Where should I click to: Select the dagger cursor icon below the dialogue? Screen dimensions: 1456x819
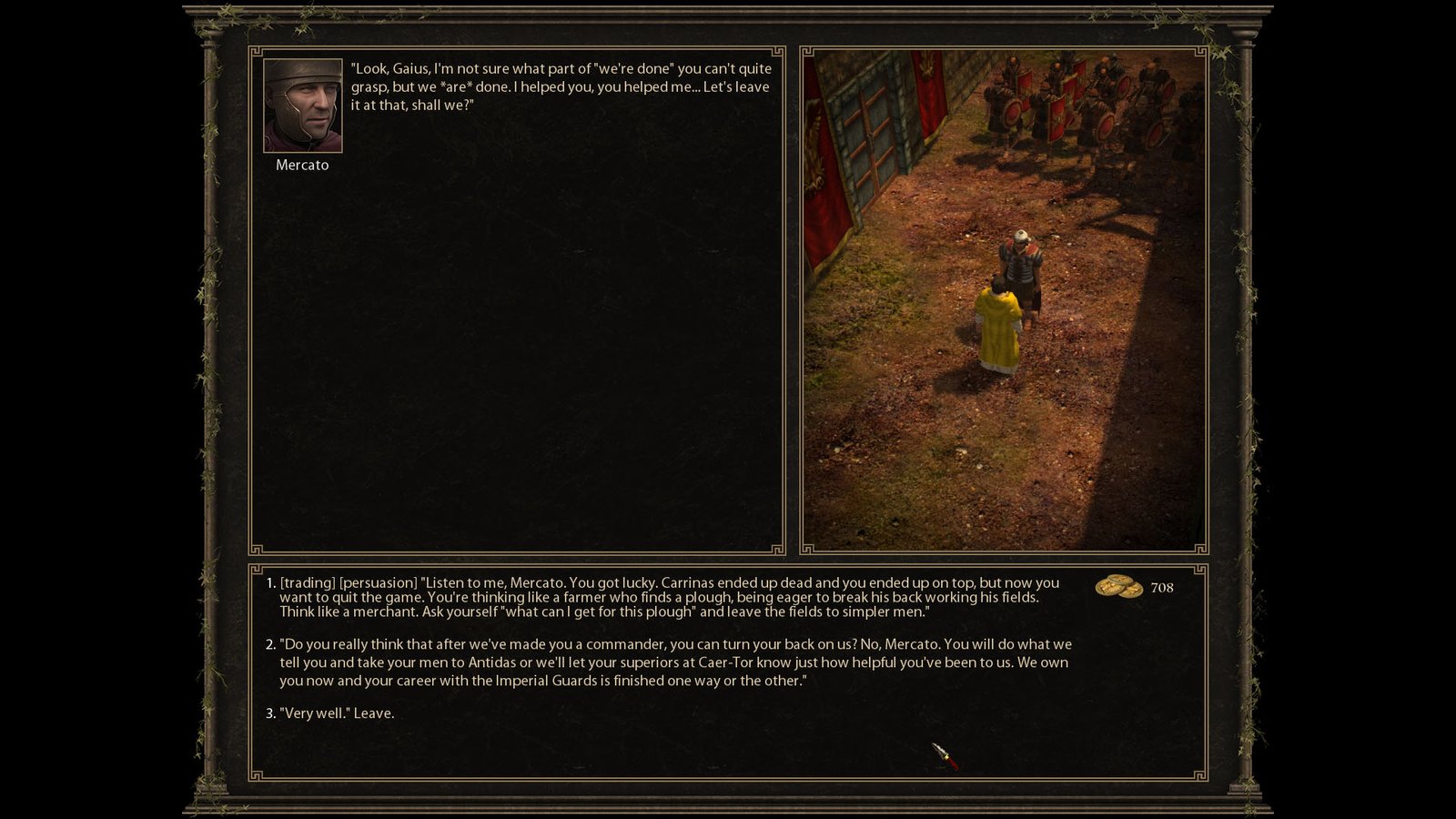coord(946,757)
